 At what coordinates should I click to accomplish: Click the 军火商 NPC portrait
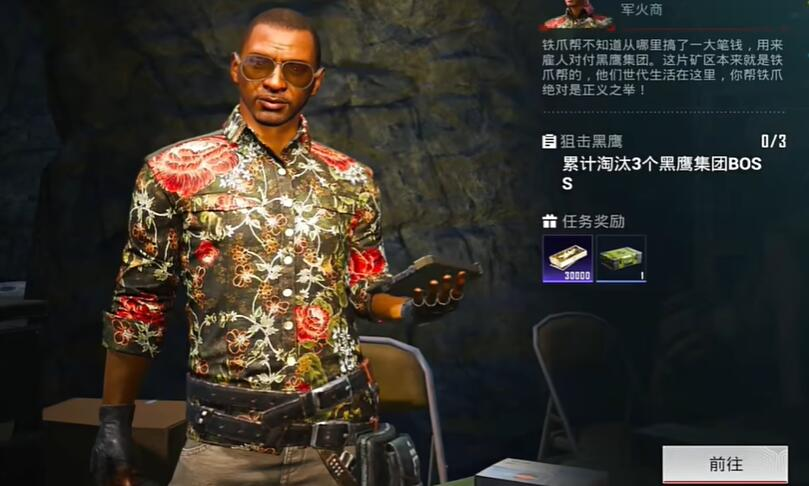click(578, 14)
